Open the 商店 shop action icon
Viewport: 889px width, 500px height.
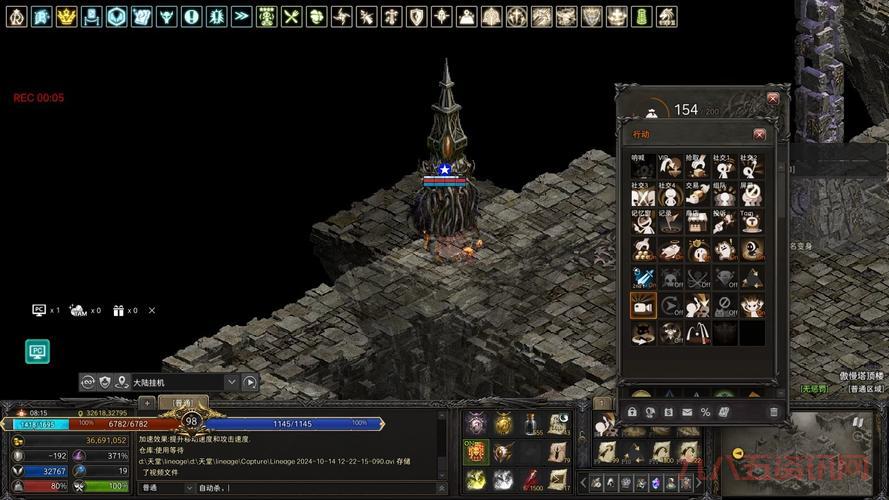696,222
